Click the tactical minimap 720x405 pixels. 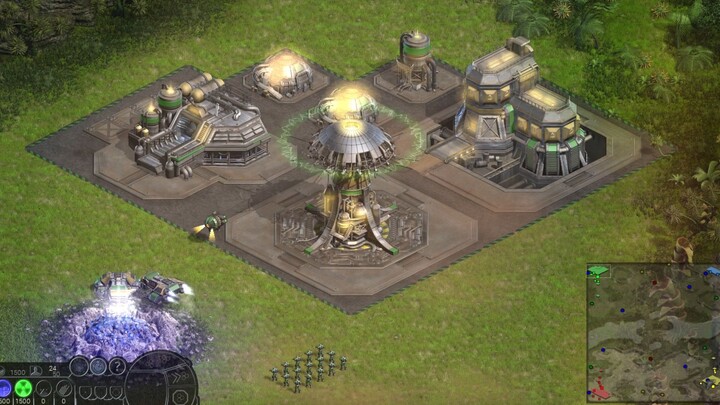652,332
